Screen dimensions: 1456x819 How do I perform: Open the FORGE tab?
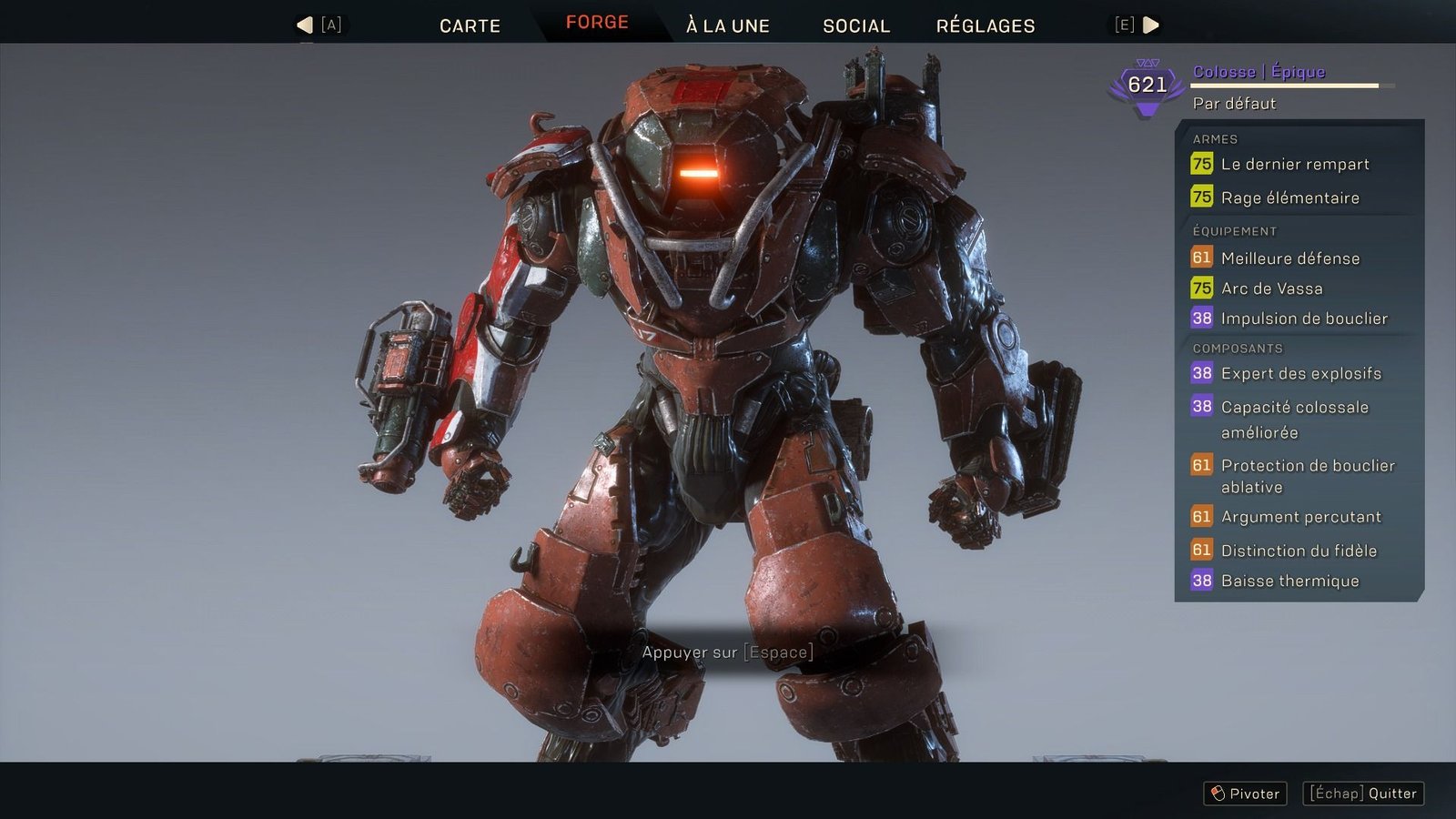(x=597, y=23)
